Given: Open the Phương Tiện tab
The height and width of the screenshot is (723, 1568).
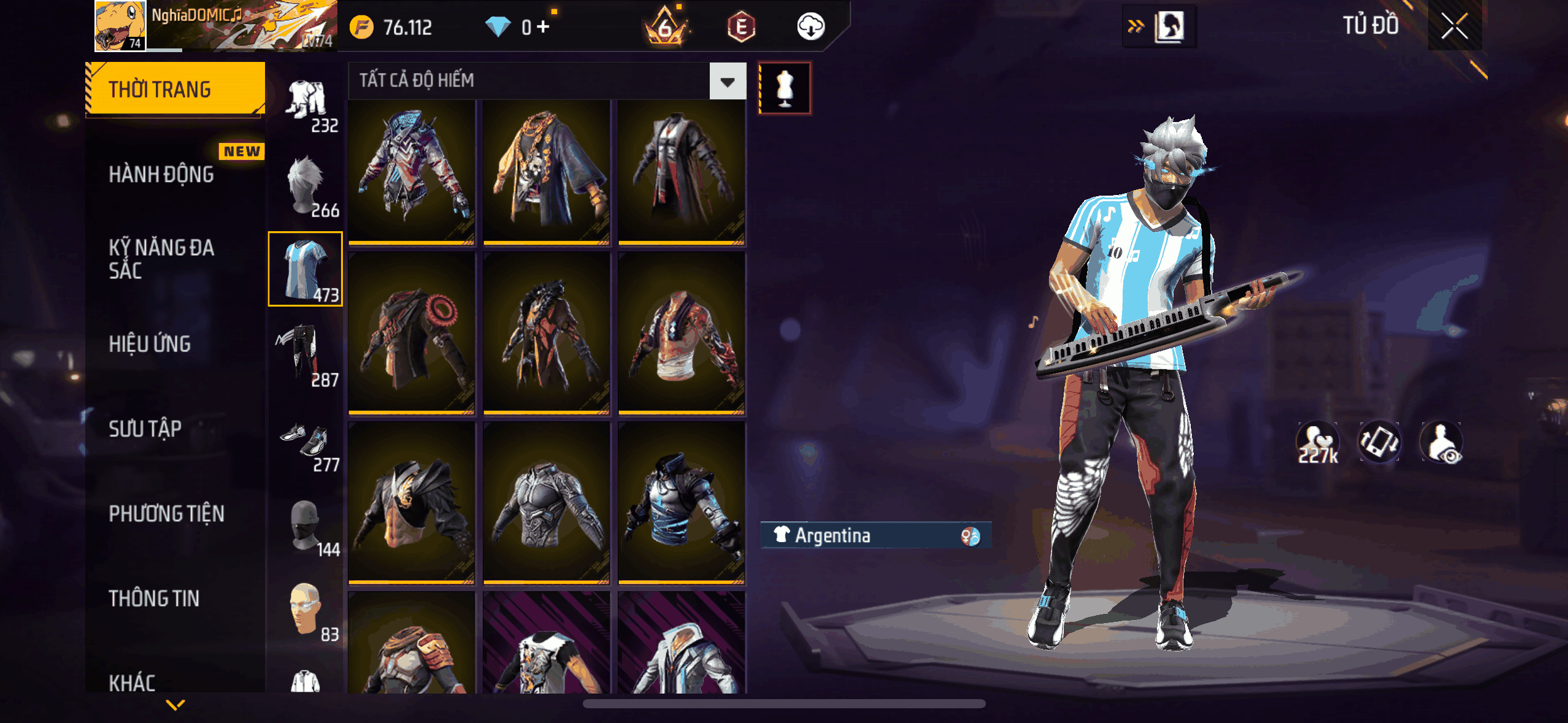Looking at the screenshot, I should 166,513.
